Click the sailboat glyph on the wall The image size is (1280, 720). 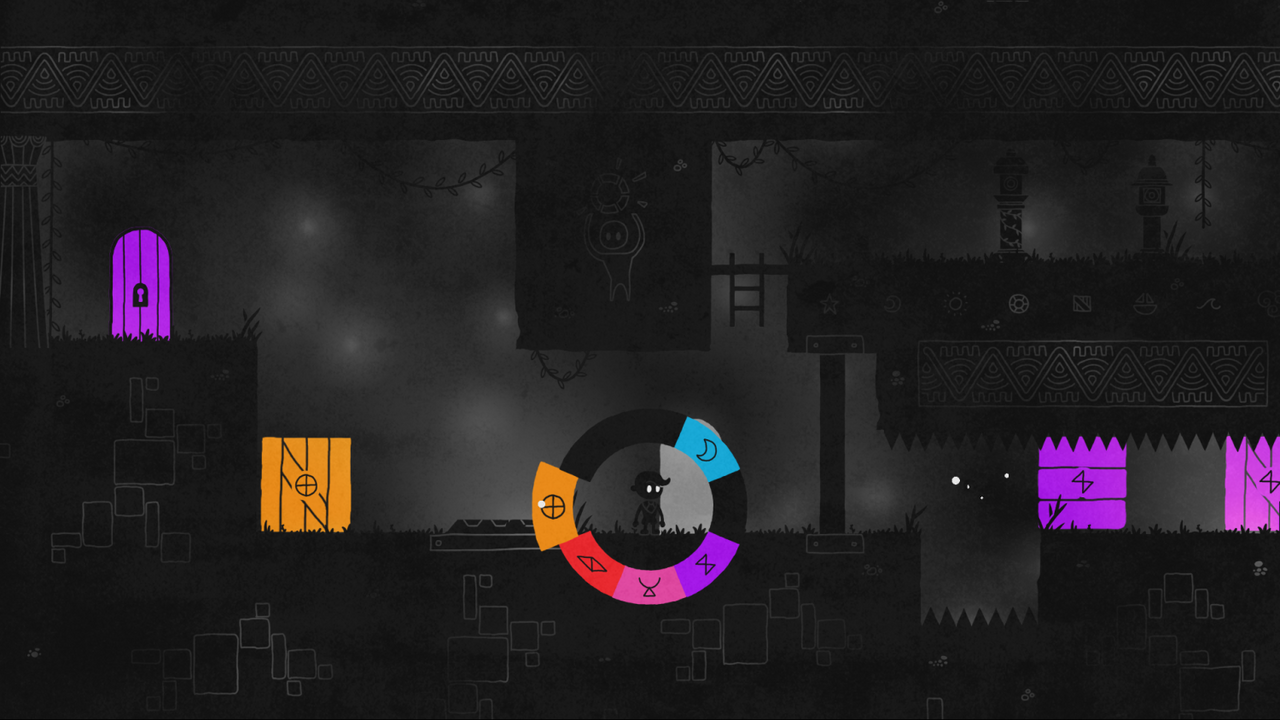pyautogui.click(x=1146, y=303)
